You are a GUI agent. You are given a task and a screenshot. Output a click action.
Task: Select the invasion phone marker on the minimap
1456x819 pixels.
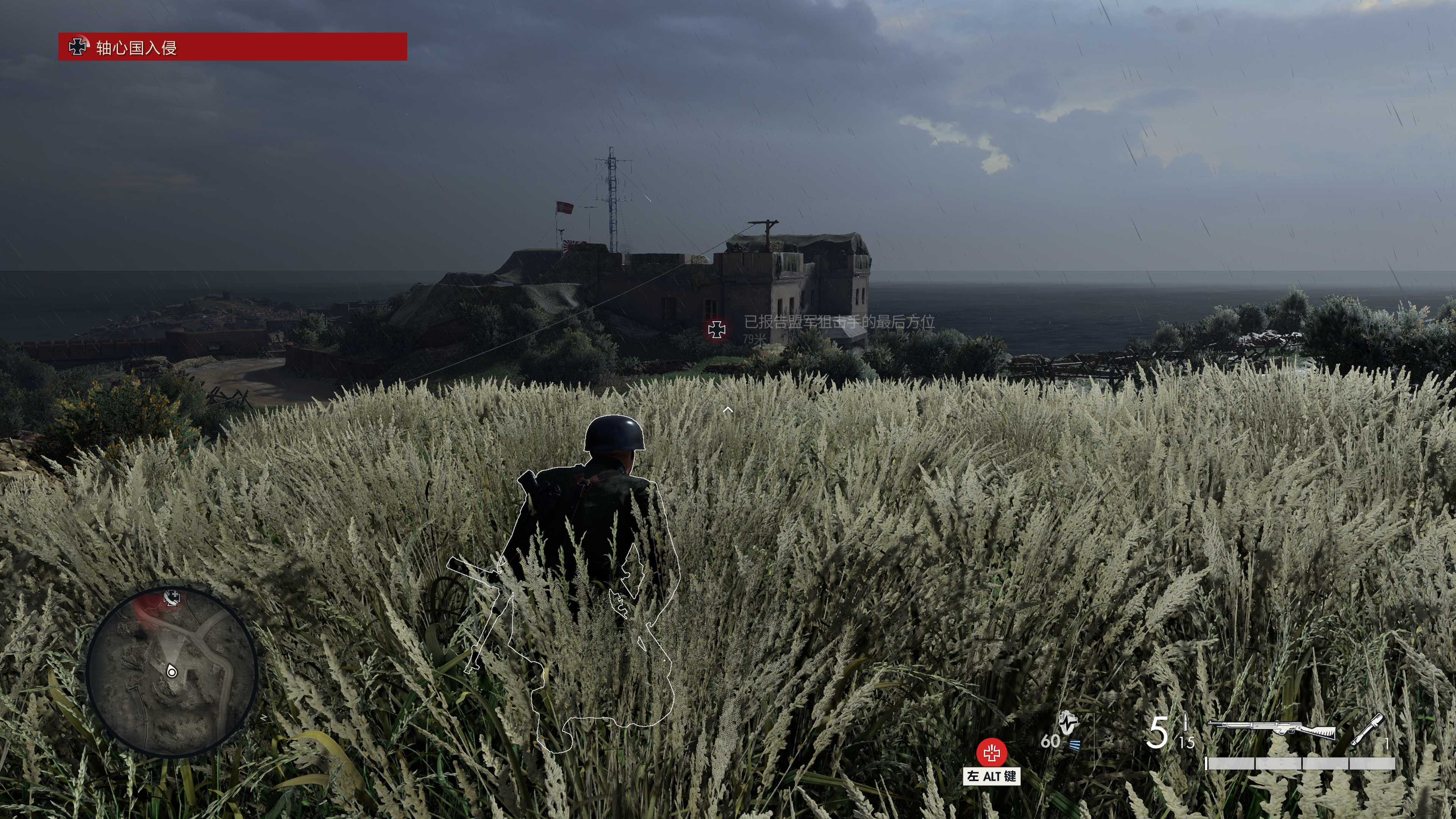click(x=172, y=598)
